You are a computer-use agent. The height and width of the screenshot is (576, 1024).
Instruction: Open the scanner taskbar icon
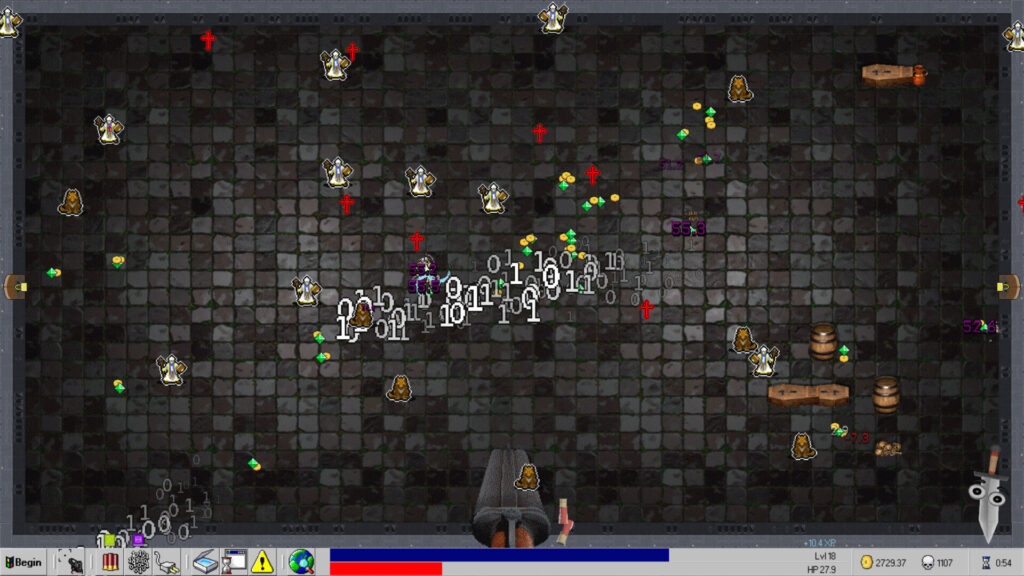click(205, 562)
